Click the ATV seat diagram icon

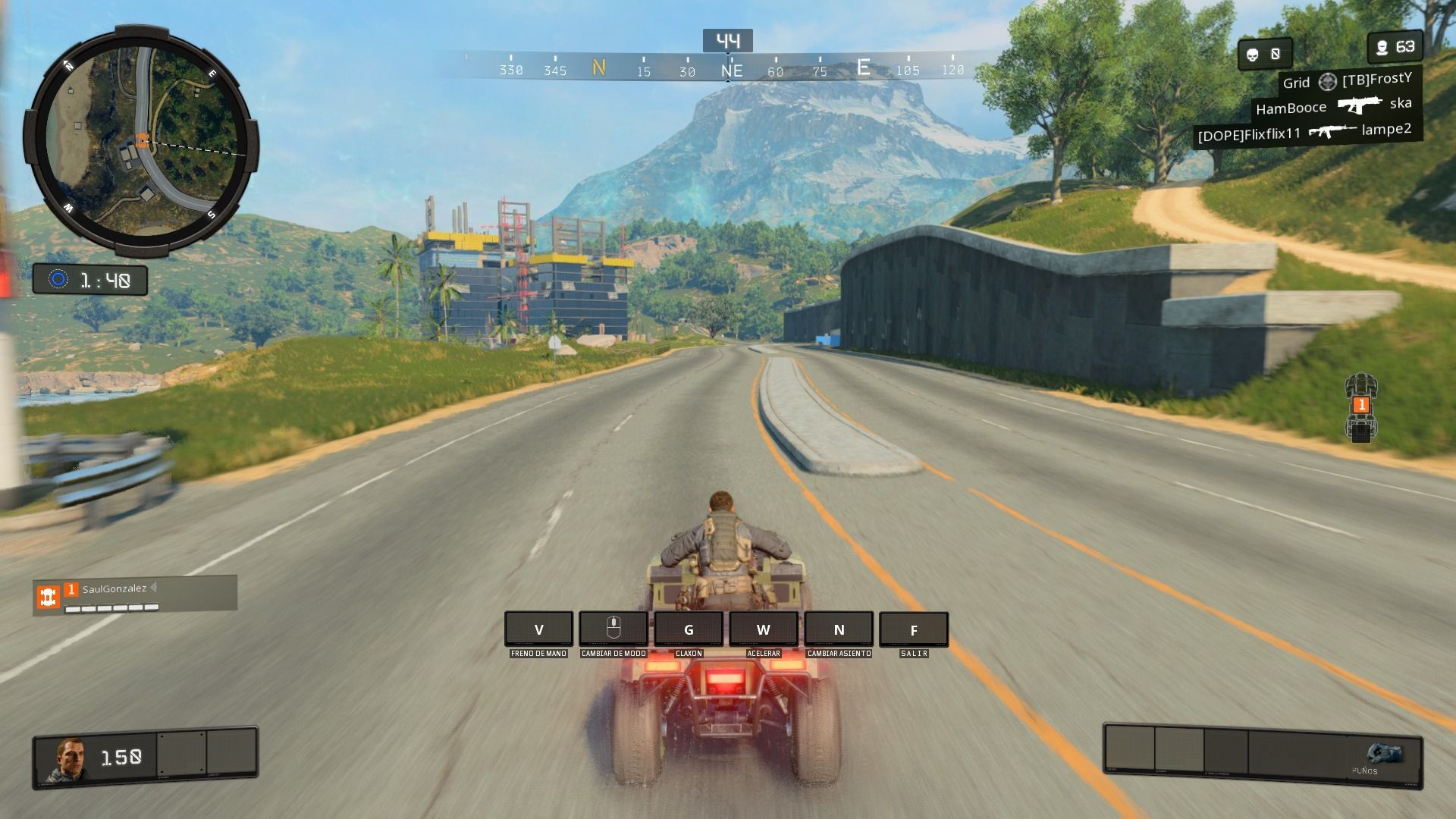(1361, 407)
